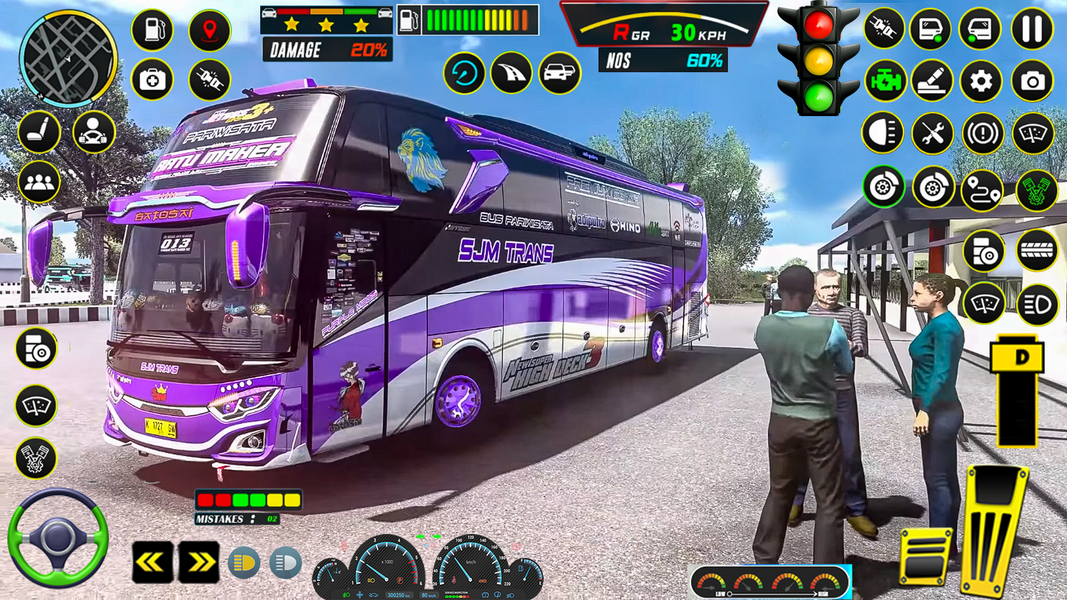Open the red map pin locations

point(210,30)
